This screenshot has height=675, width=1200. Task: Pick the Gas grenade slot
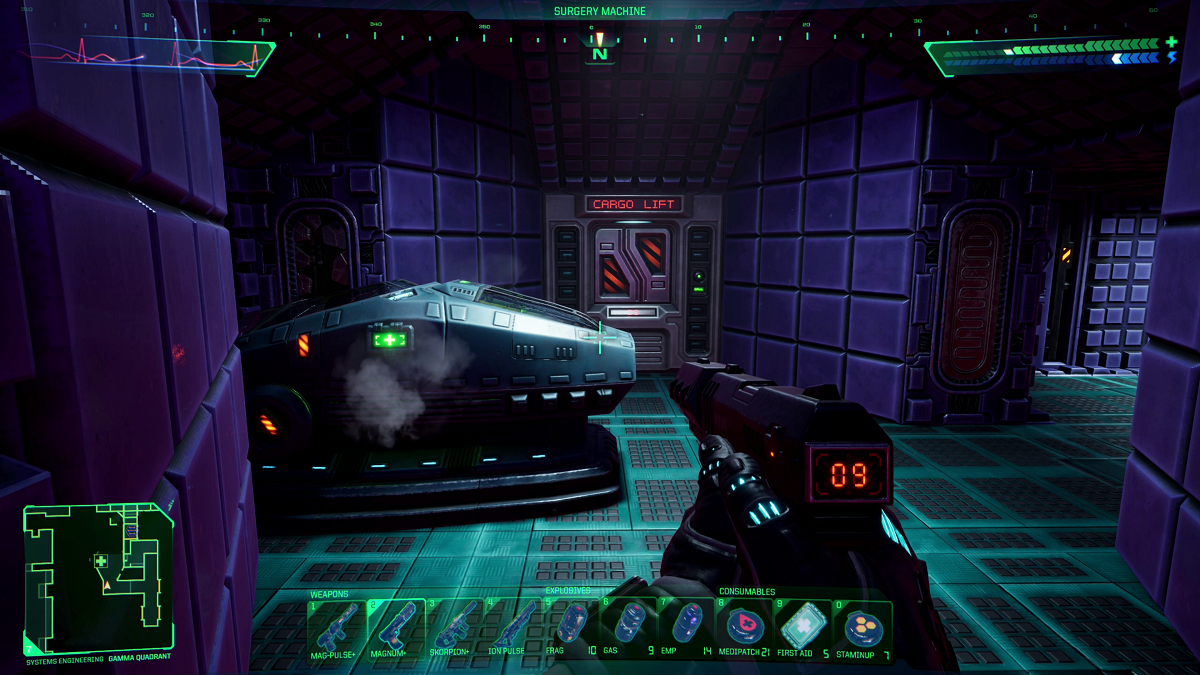pos(628,627)
